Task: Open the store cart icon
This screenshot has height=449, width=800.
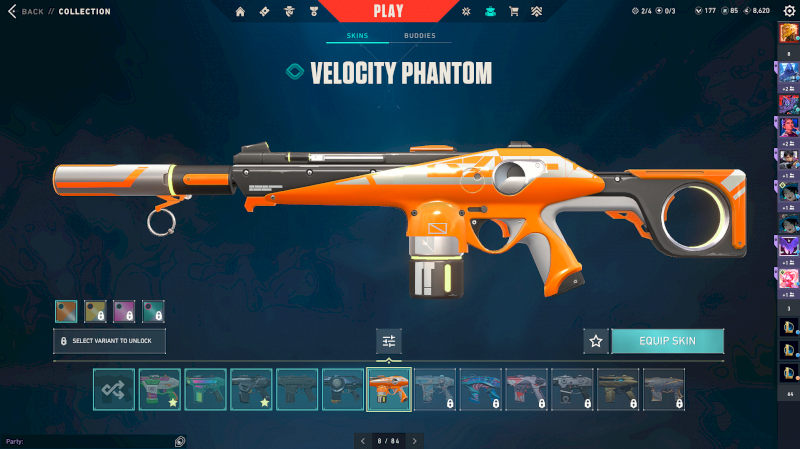Action: tap(514, 12)
